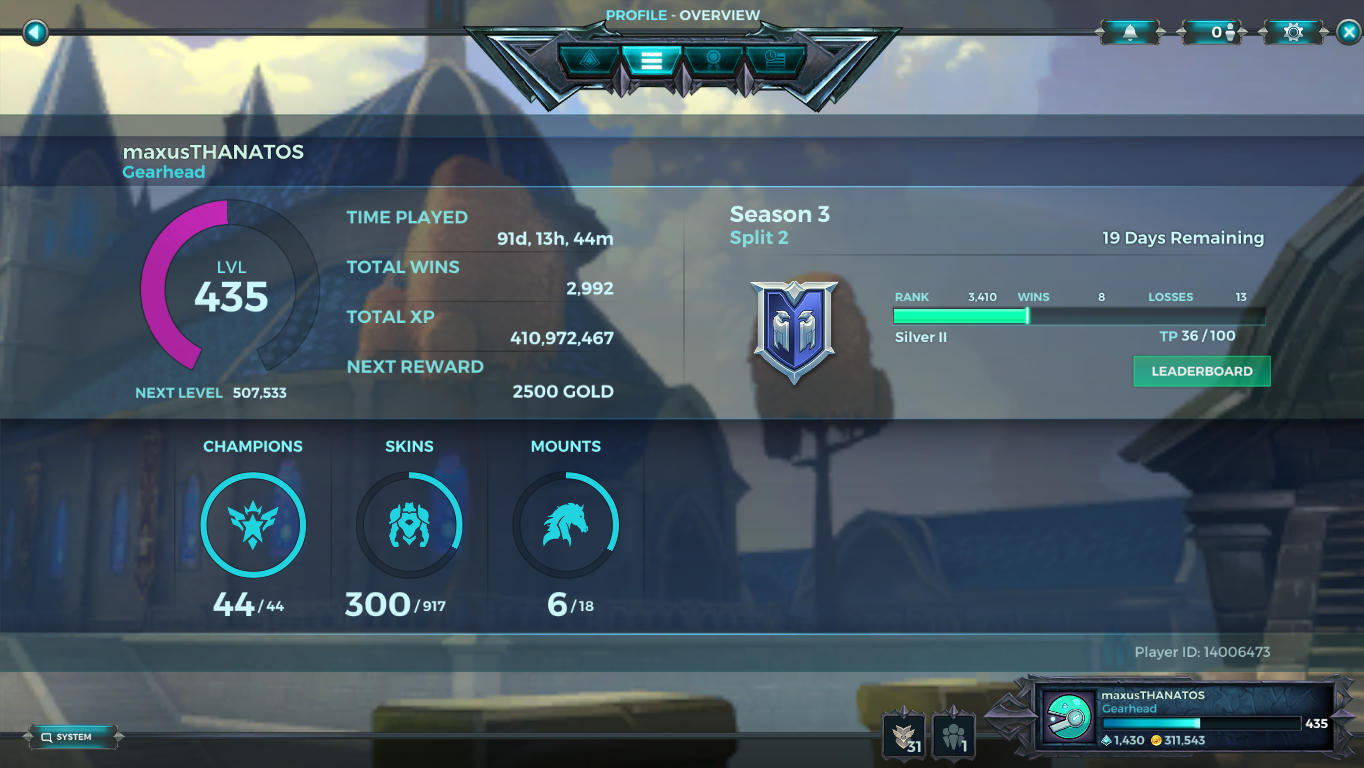Click the notifications bell icon
The image size is (1364, 768).
point(1129,31)
